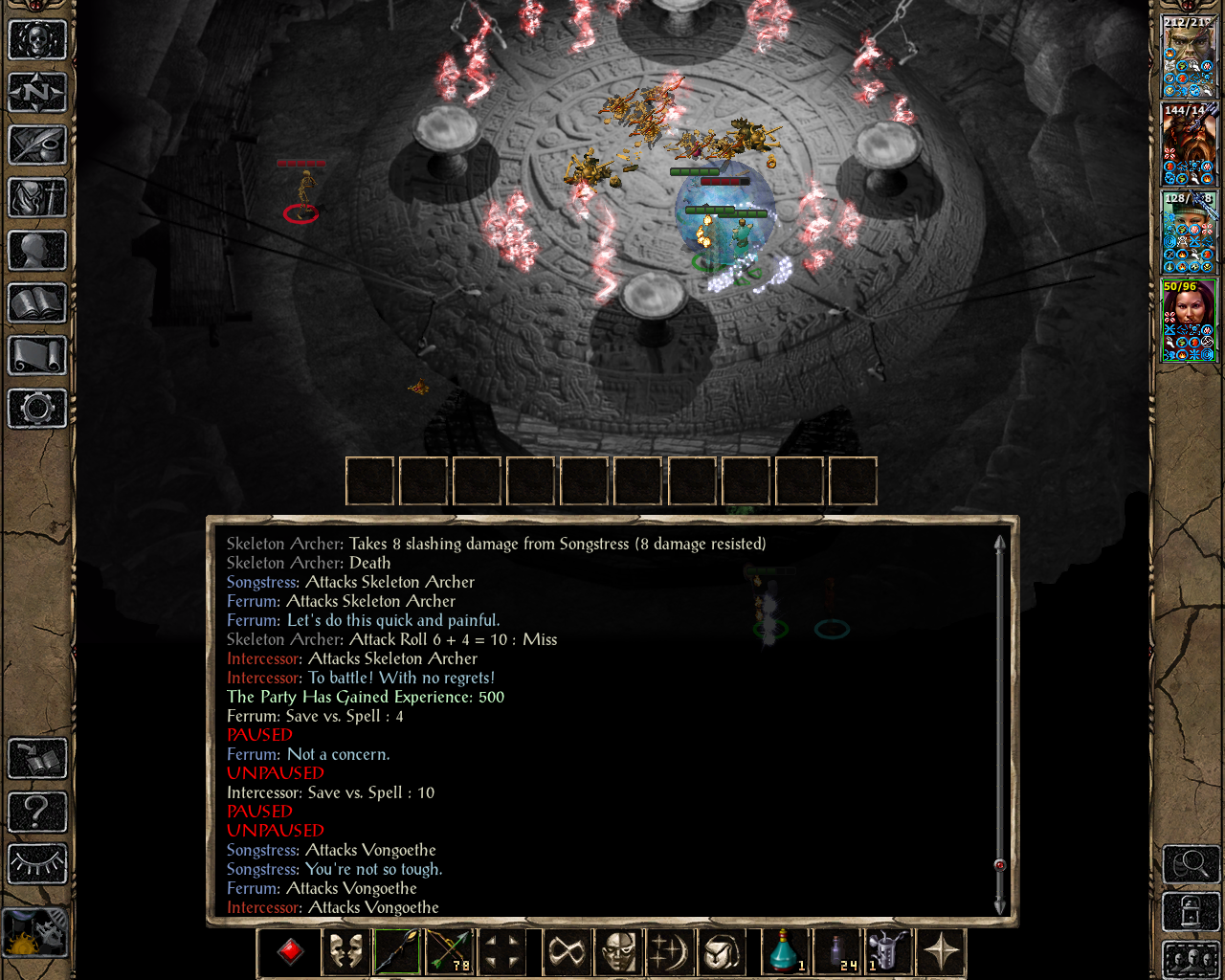This screenshot has width=1225, height=980.
Task: Select the spear quick weapon slot
Action: click(396, 952)
